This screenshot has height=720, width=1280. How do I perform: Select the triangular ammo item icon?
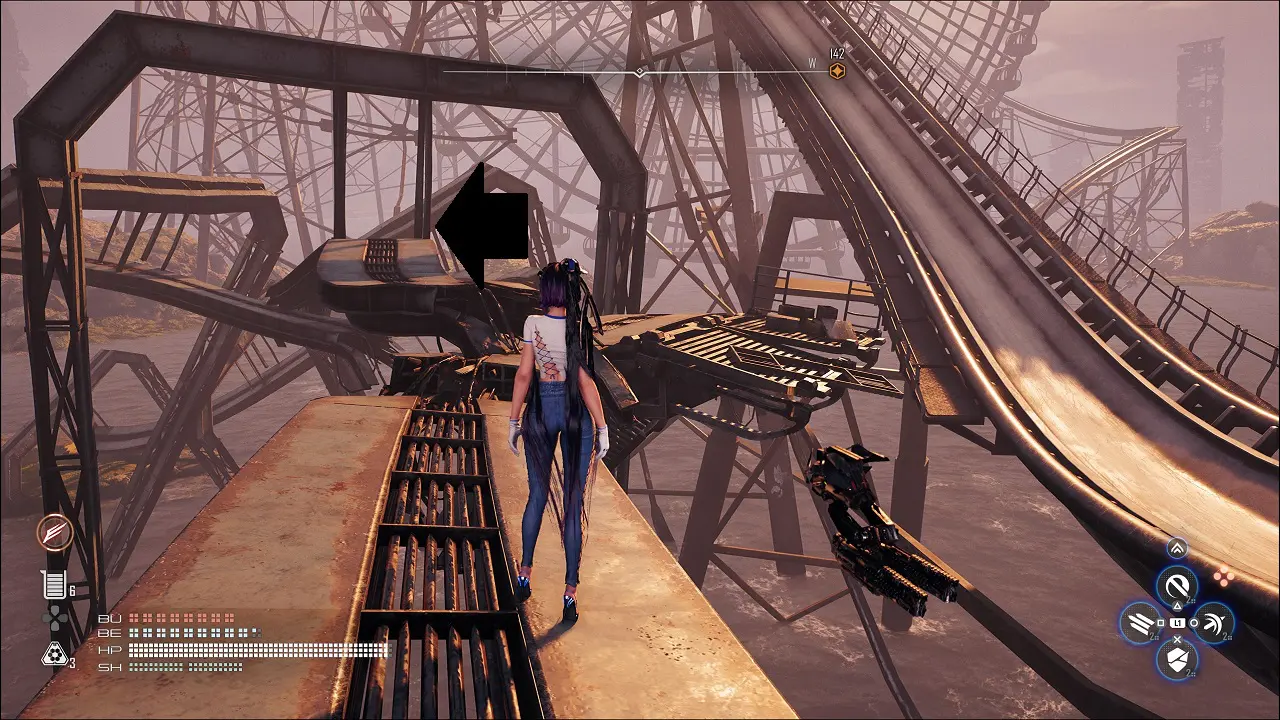[x=52, y=655]
